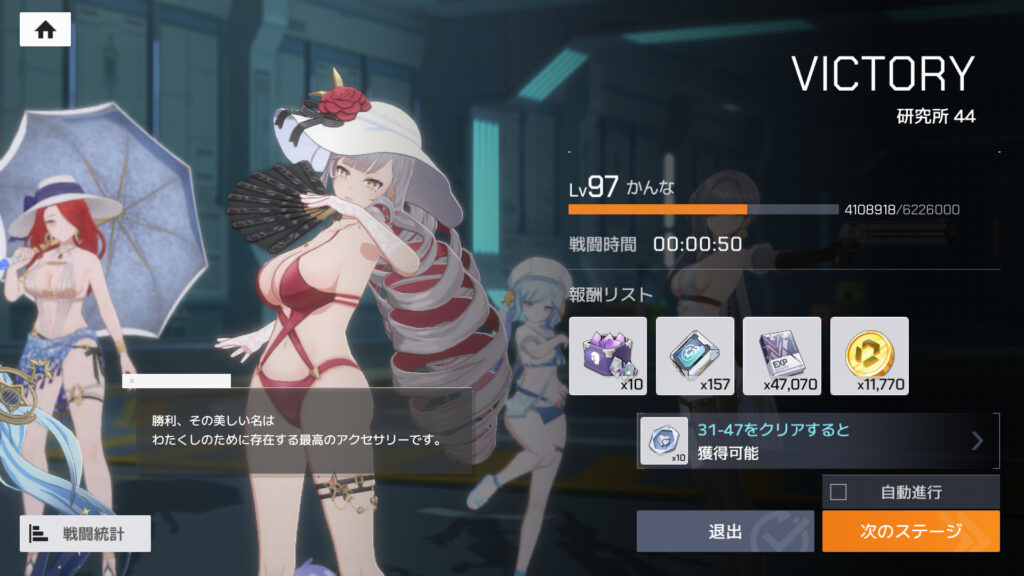
Task: Proceed to 次のステージ
Action: coord(910,531)
